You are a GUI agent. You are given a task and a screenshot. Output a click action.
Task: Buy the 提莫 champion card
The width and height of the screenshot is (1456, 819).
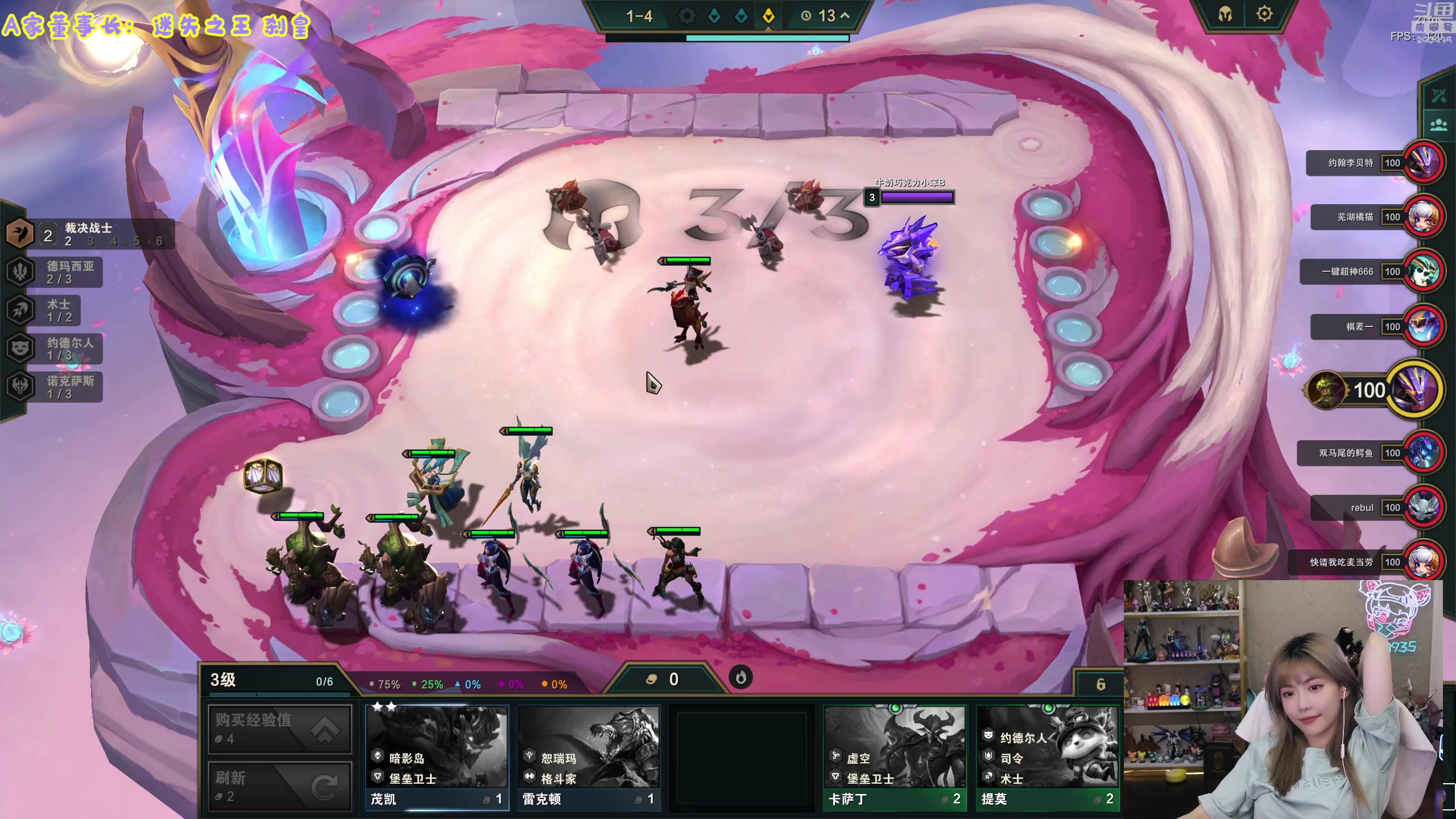click(1047, 756)
